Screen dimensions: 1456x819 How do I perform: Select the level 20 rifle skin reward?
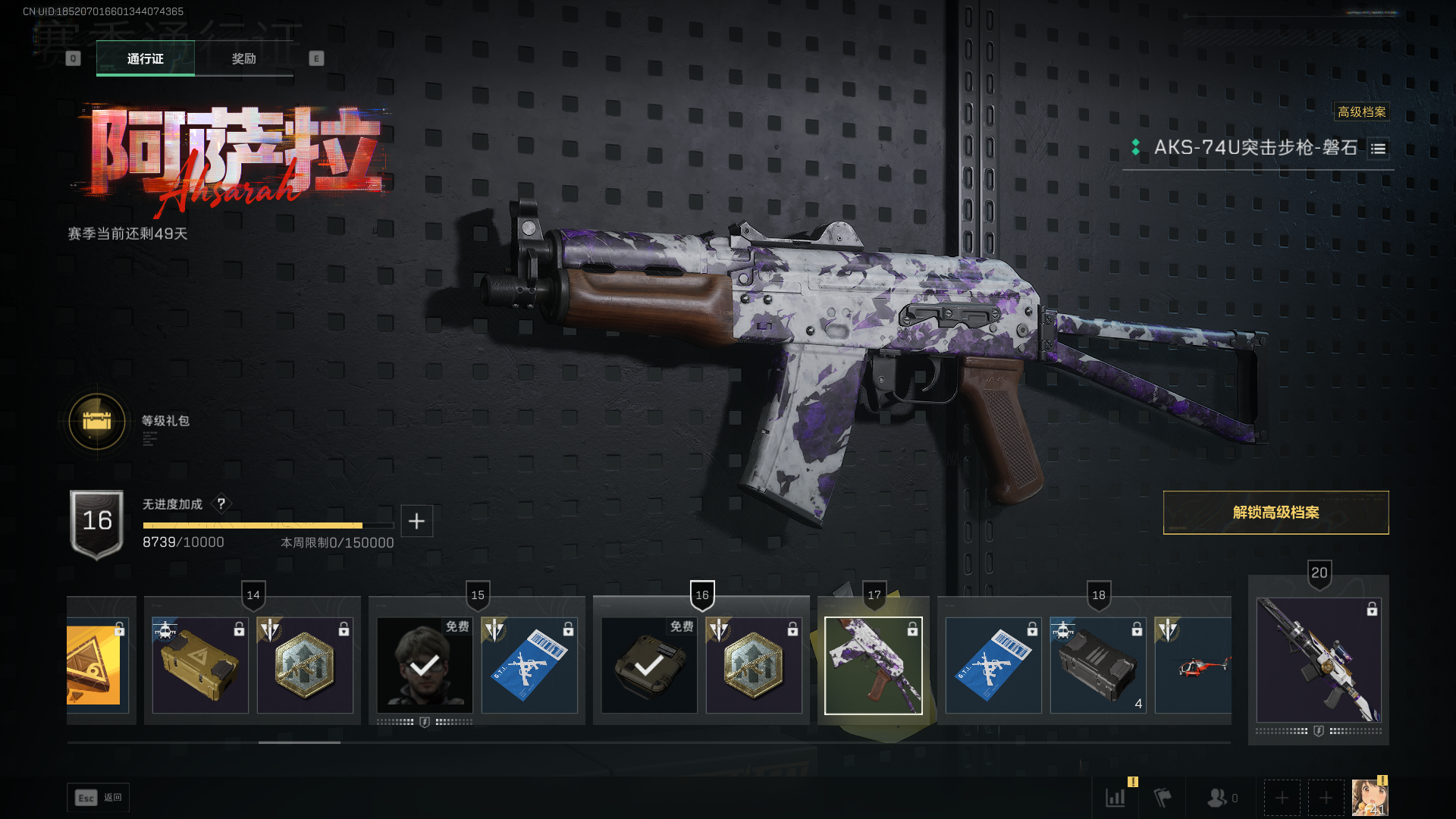point(1318,660)
